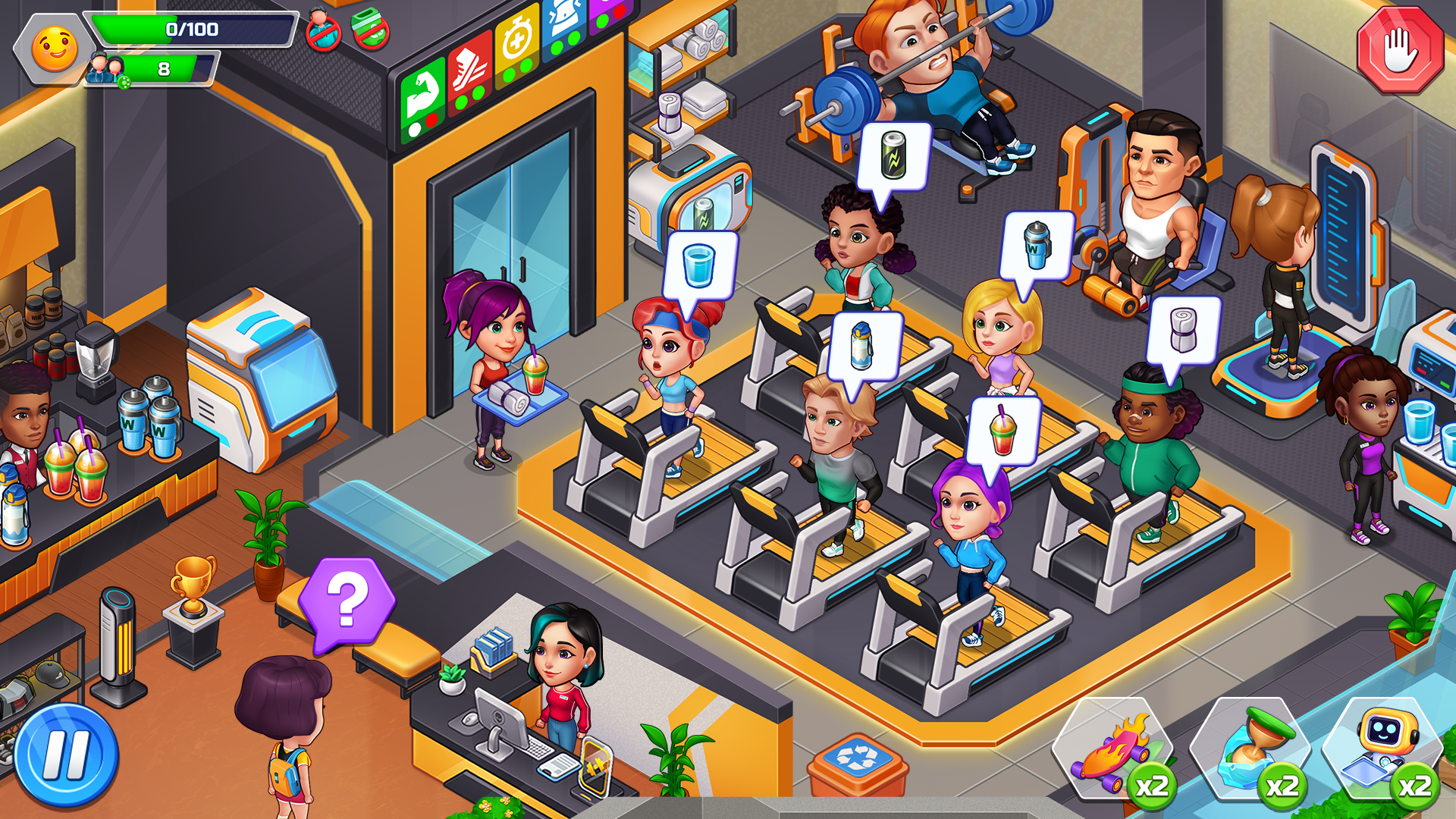Image resolution: width=1456 pixels, height=819 pixels.
Task: Click the smiley face mood badge
Action: coord(53,52)
